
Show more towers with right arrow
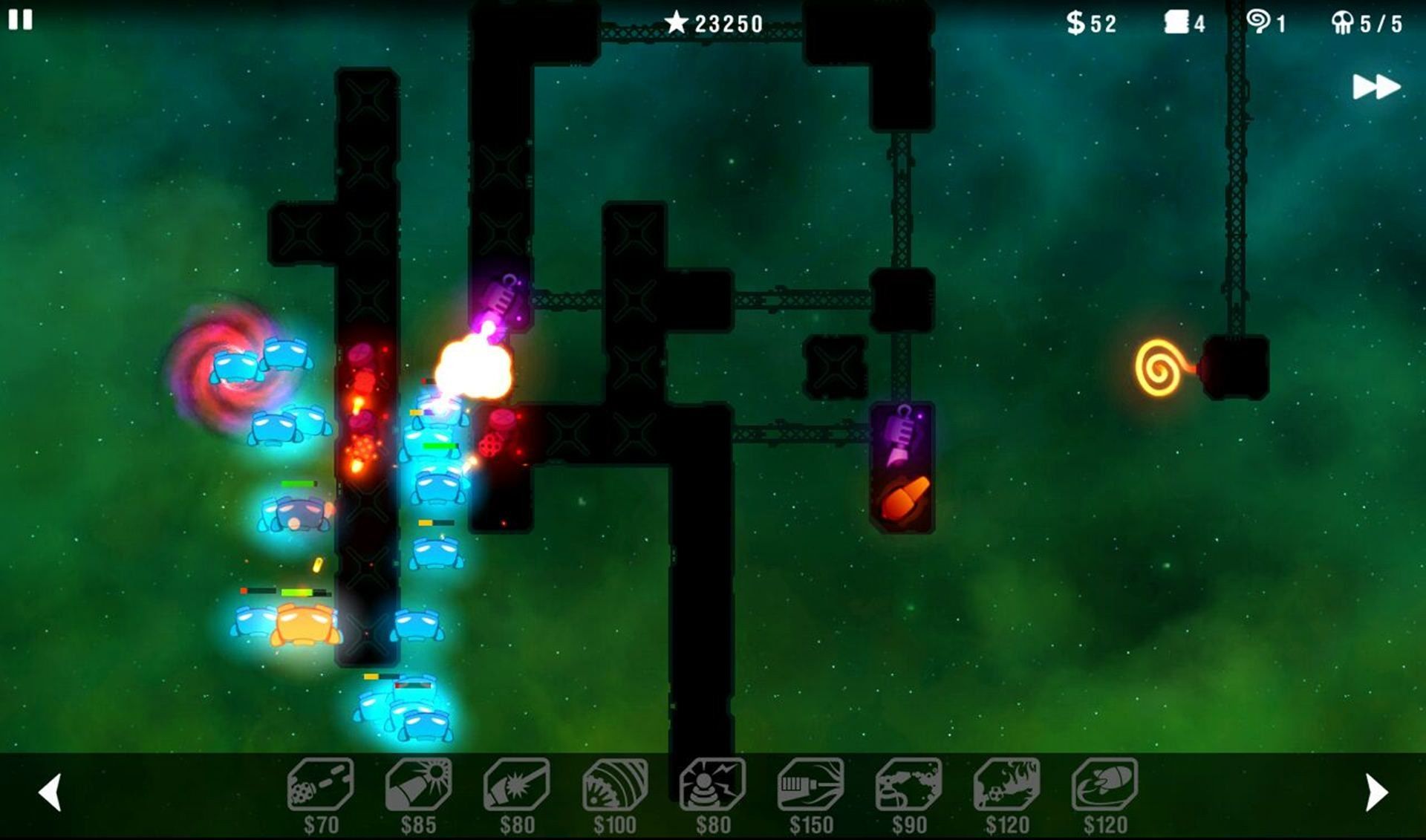pos(1376,792)
